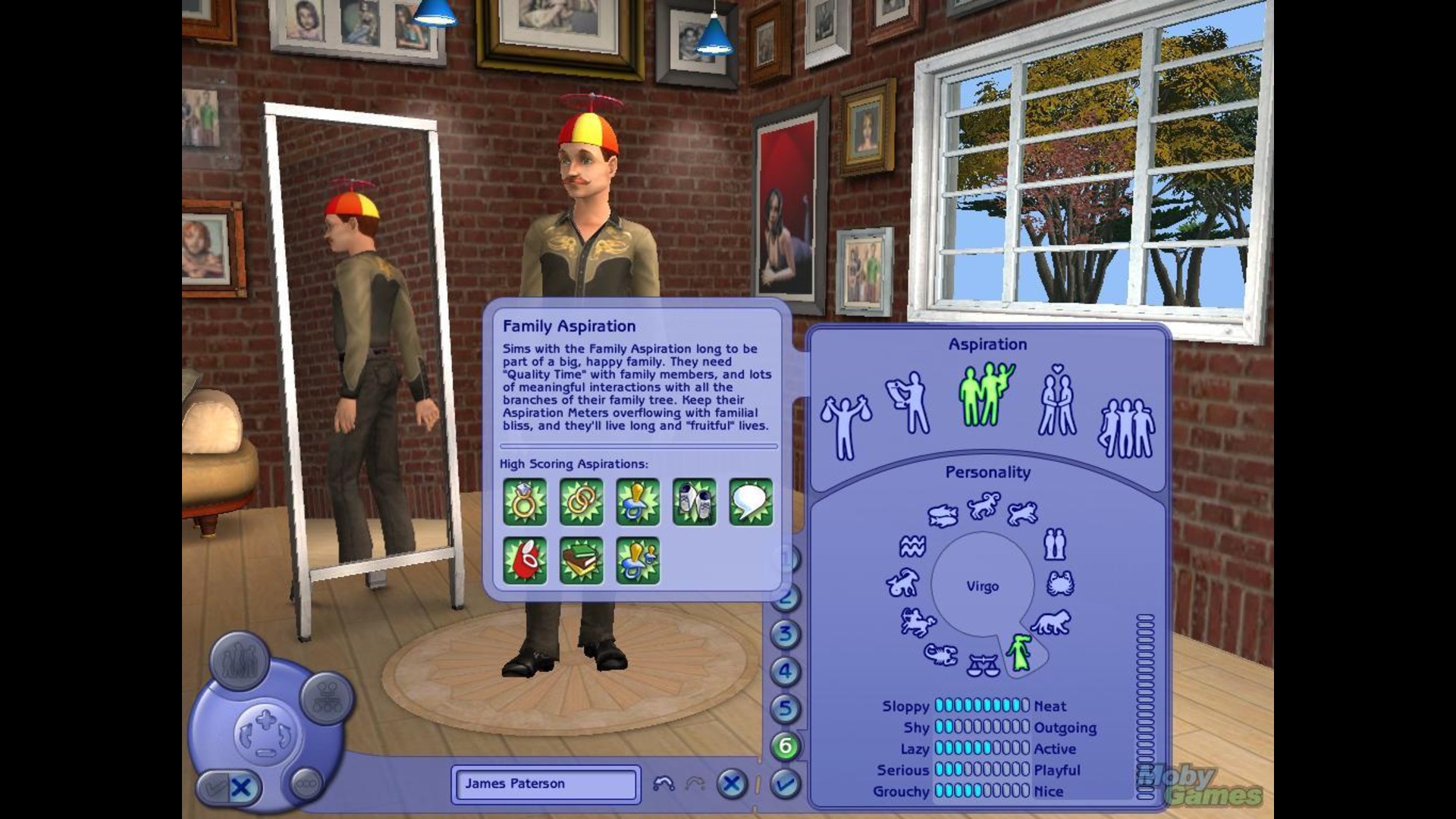Select the stack of books aspiration icon
This screenshot has width=1456, height=819.
pos(580,560)
